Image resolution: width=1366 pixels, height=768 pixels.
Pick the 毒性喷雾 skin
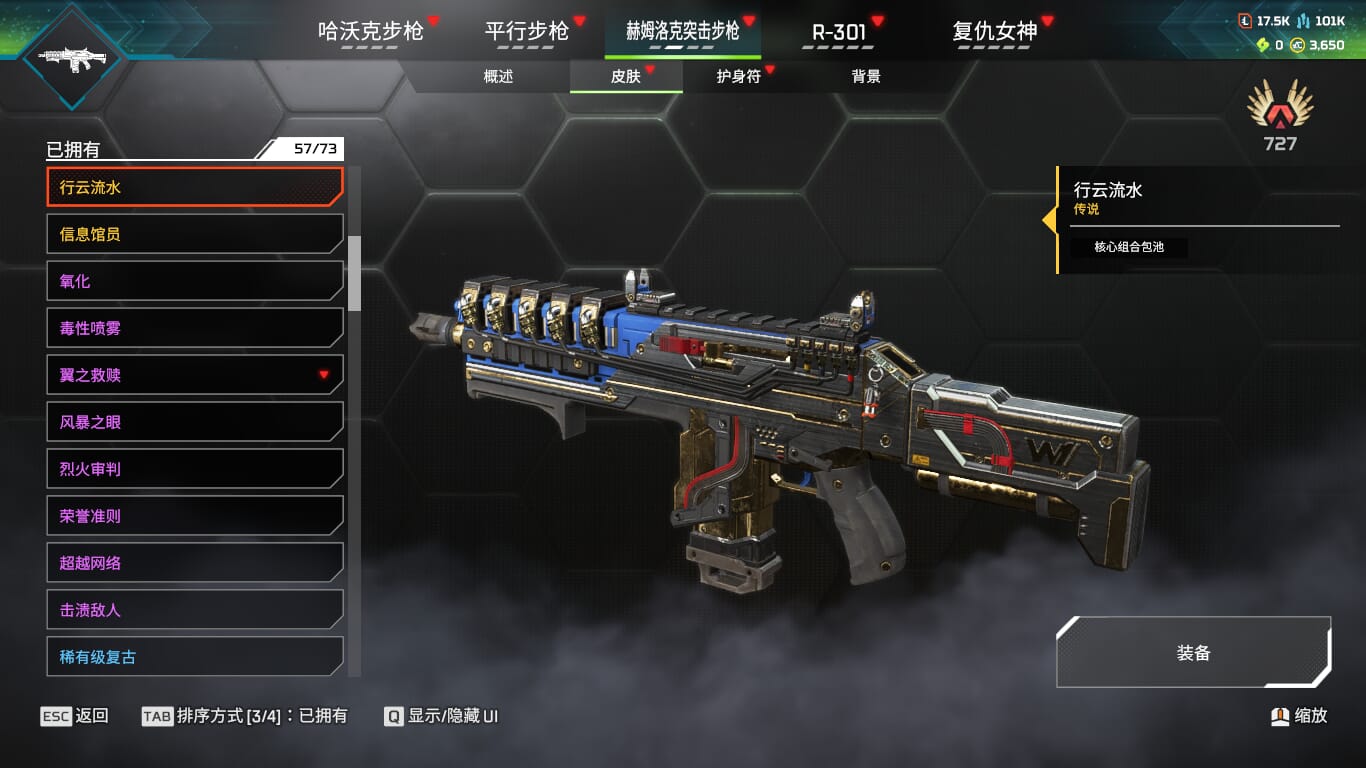[x=195, y=328]
